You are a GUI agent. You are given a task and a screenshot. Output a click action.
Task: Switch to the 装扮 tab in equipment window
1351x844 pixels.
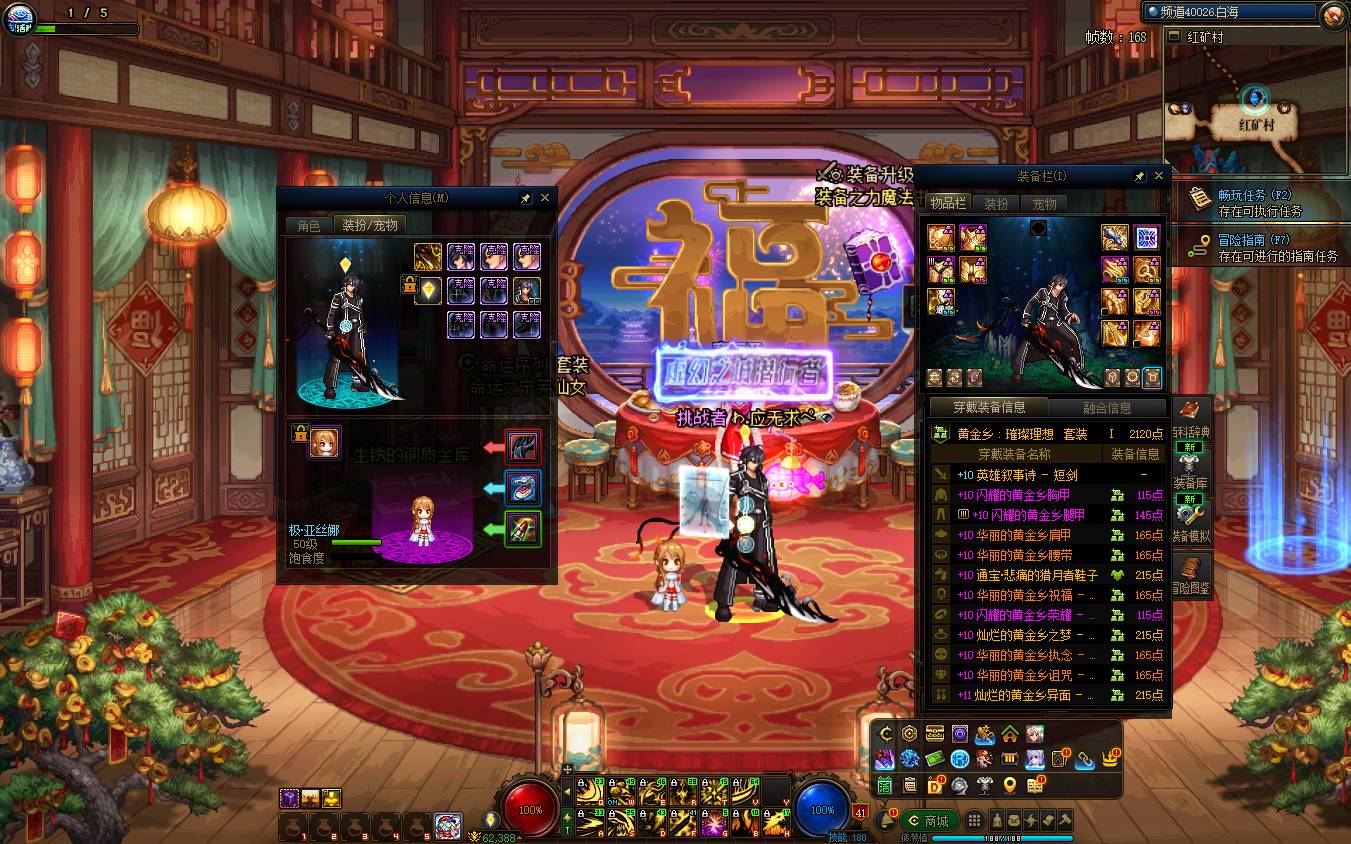[x=996, y=203]
